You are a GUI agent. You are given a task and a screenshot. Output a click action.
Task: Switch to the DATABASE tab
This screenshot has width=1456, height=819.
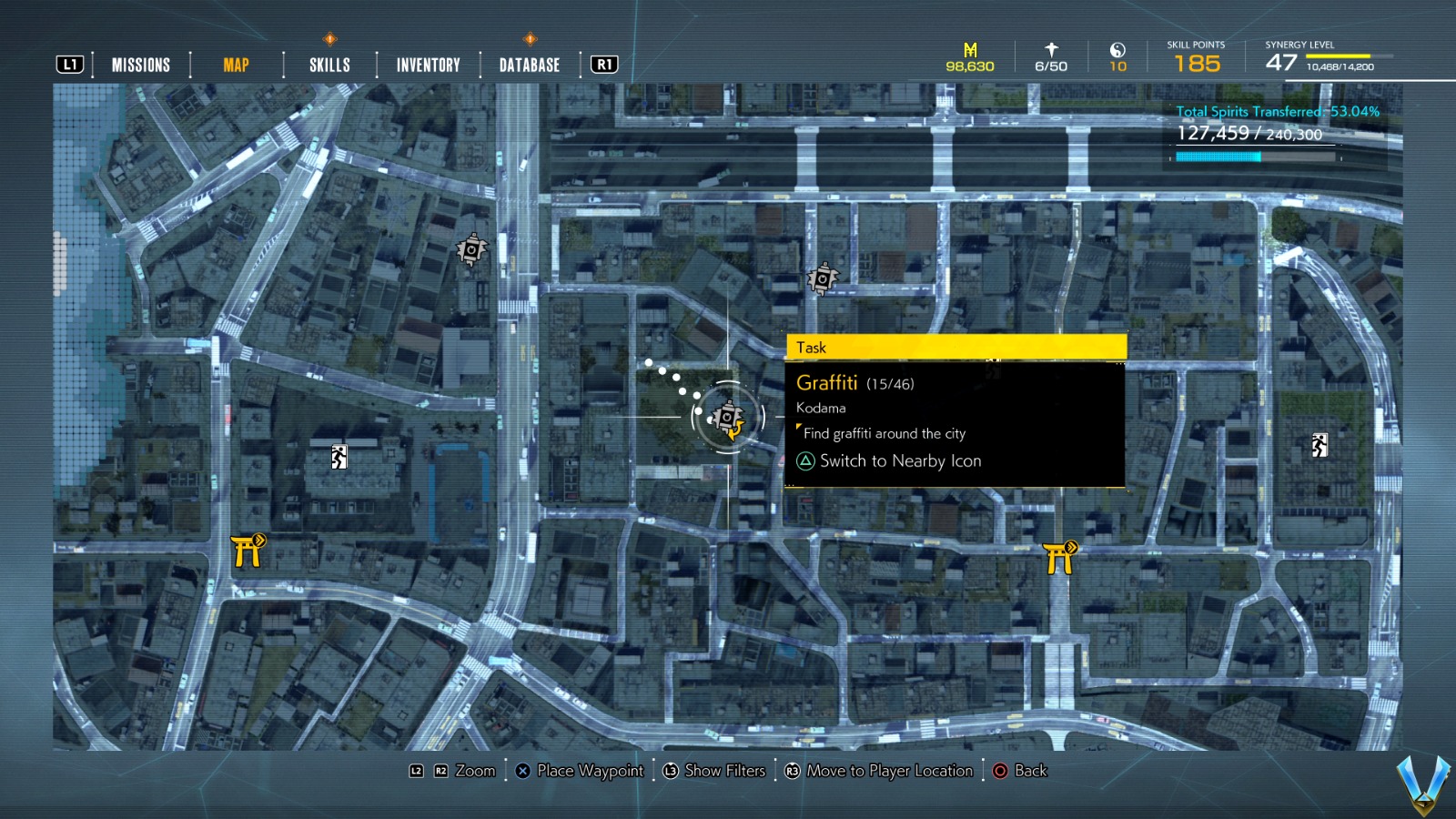pos(528,64)
